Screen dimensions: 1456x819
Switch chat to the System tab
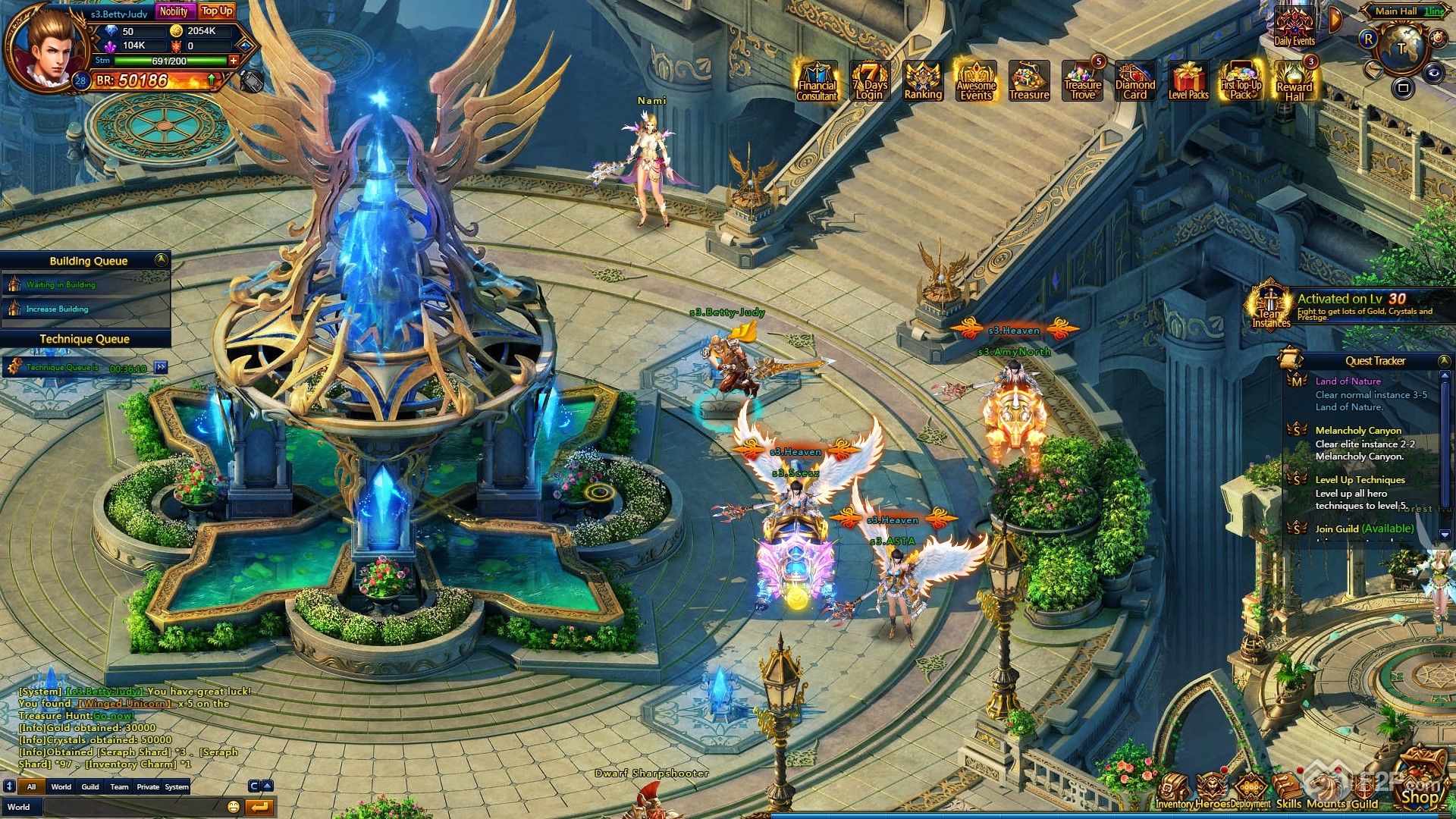[x=177, y=787]
